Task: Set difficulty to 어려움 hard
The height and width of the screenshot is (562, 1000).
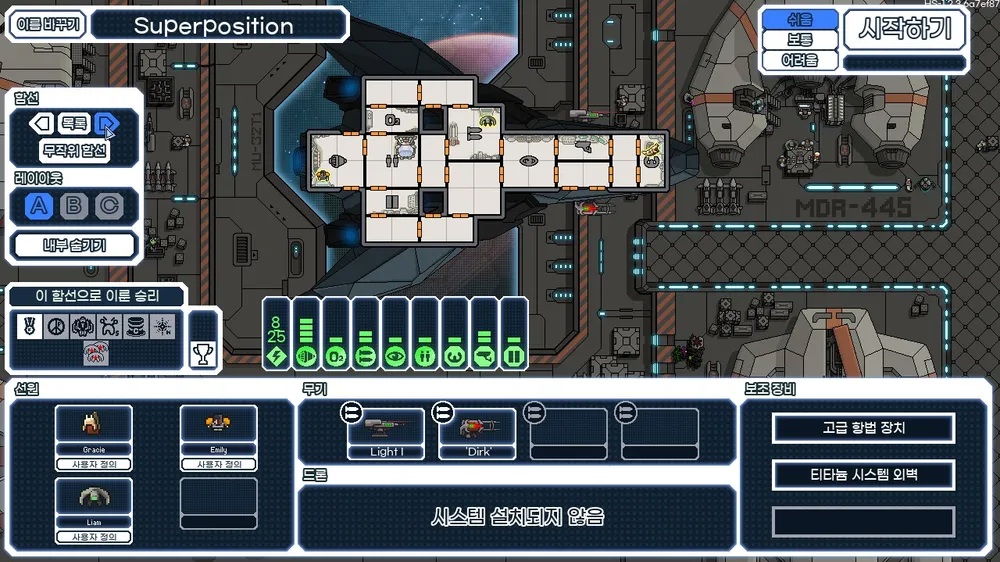Action: (x=799, y=61)
